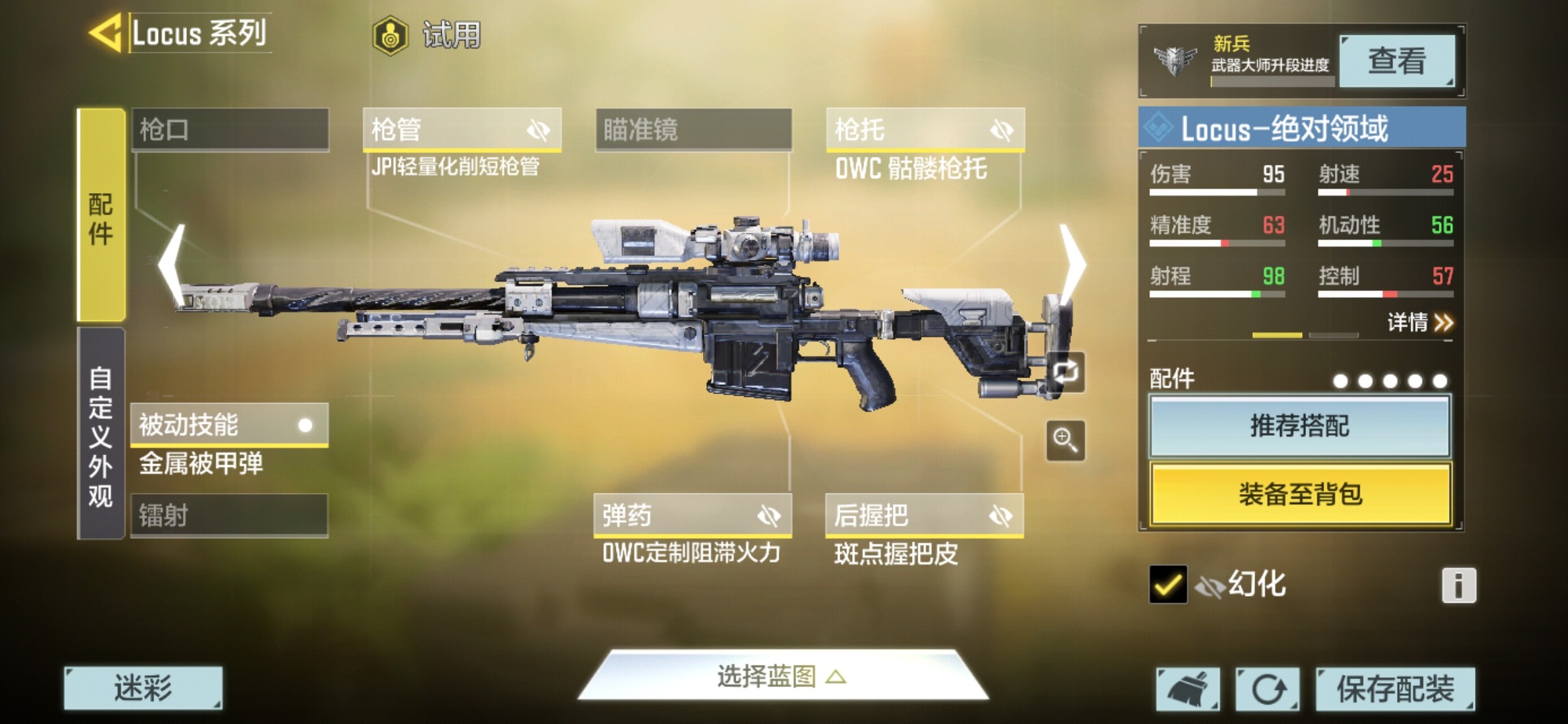Screen dimensions: 1568x724
Task: Open the 迷彩 camo menu
Action: 143,688
